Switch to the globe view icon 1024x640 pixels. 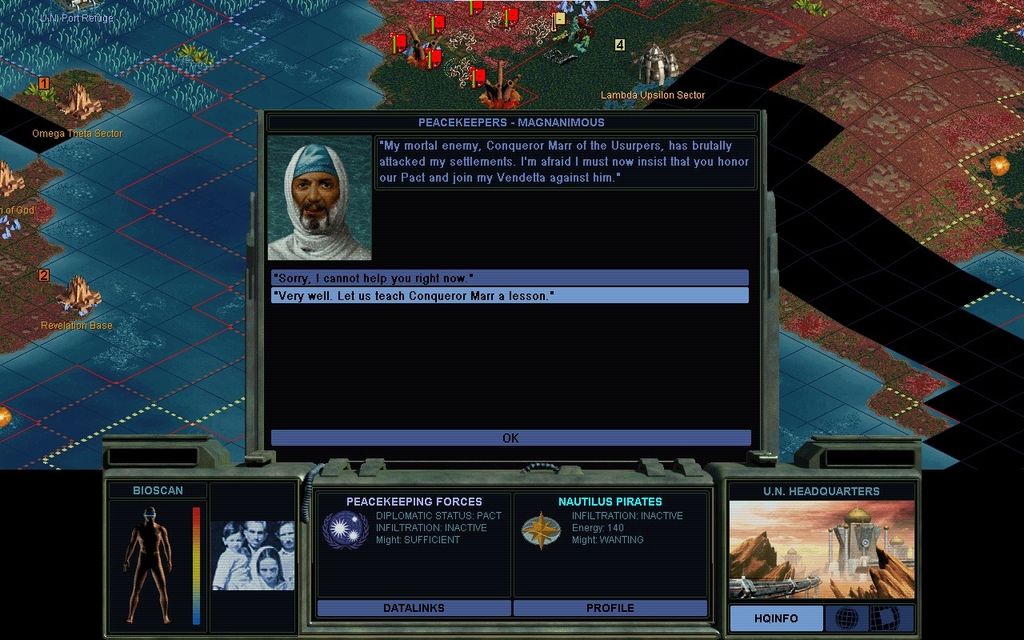click(x=846, y=618)
